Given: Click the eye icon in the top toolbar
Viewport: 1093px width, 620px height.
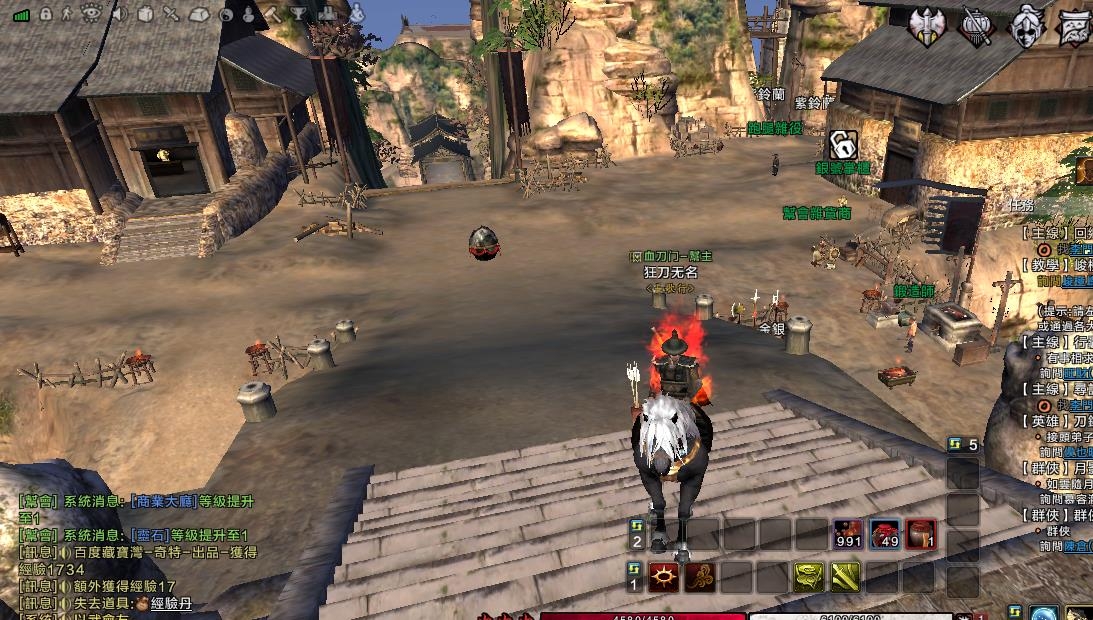Looking at the screenshot, I should point(91,13).
